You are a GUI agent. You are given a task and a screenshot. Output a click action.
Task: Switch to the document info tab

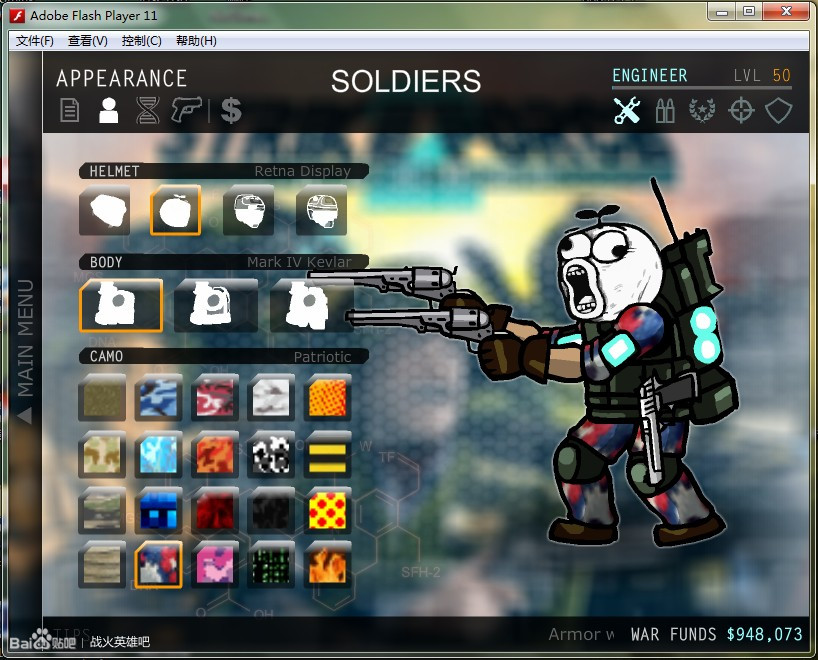coord(70,110)
